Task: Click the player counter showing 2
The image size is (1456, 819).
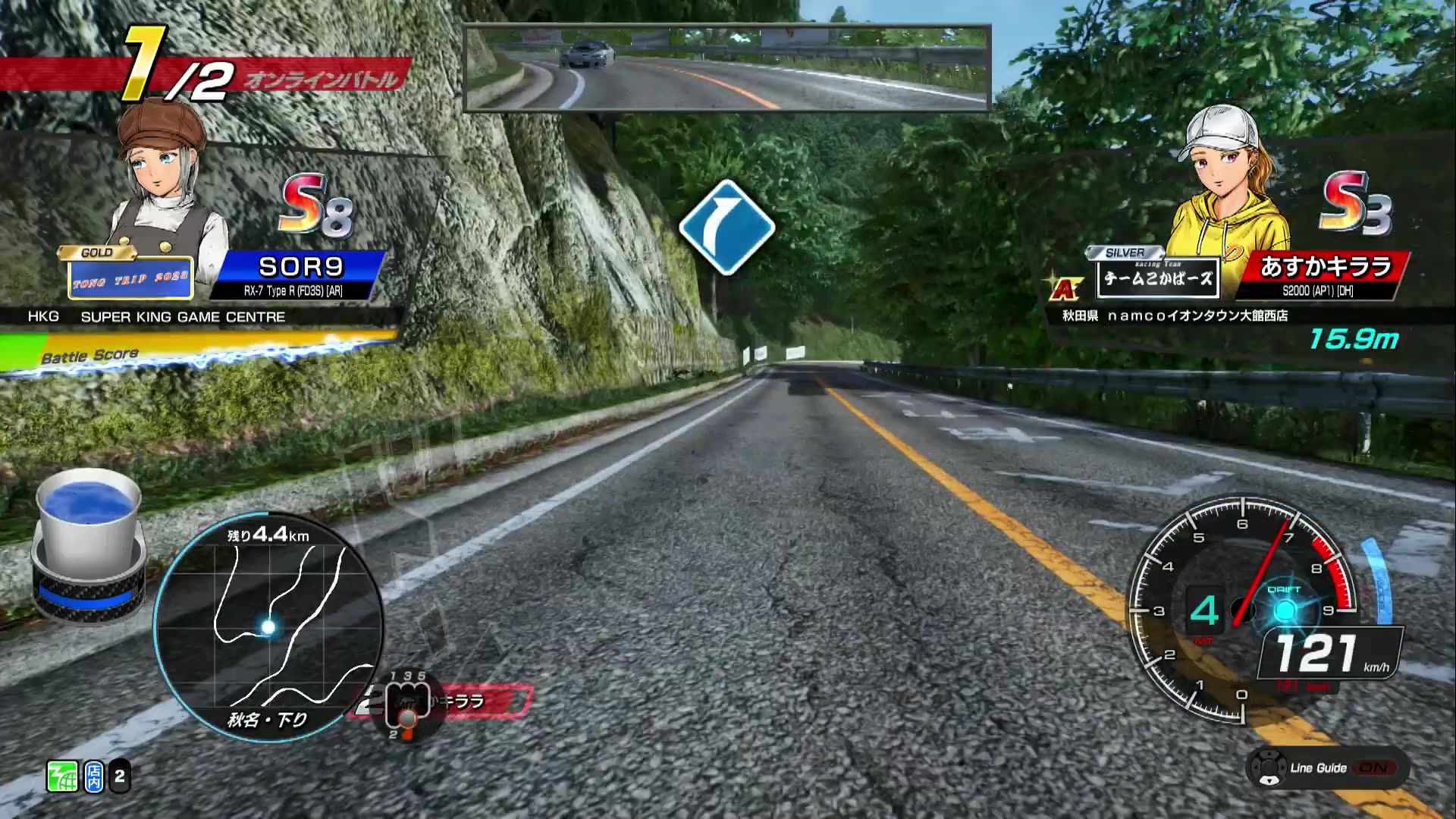Action: click(x=118, y=775)
